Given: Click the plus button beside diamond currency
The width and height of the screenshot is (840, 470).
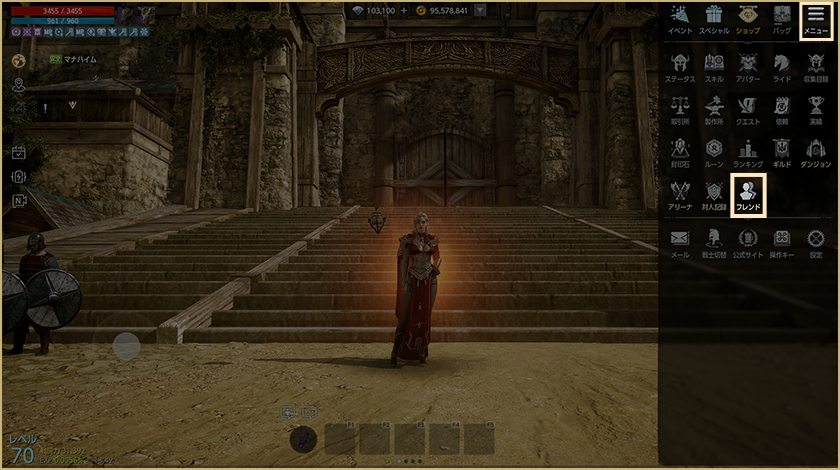Looking at the screenshot, I should [404, 10].
